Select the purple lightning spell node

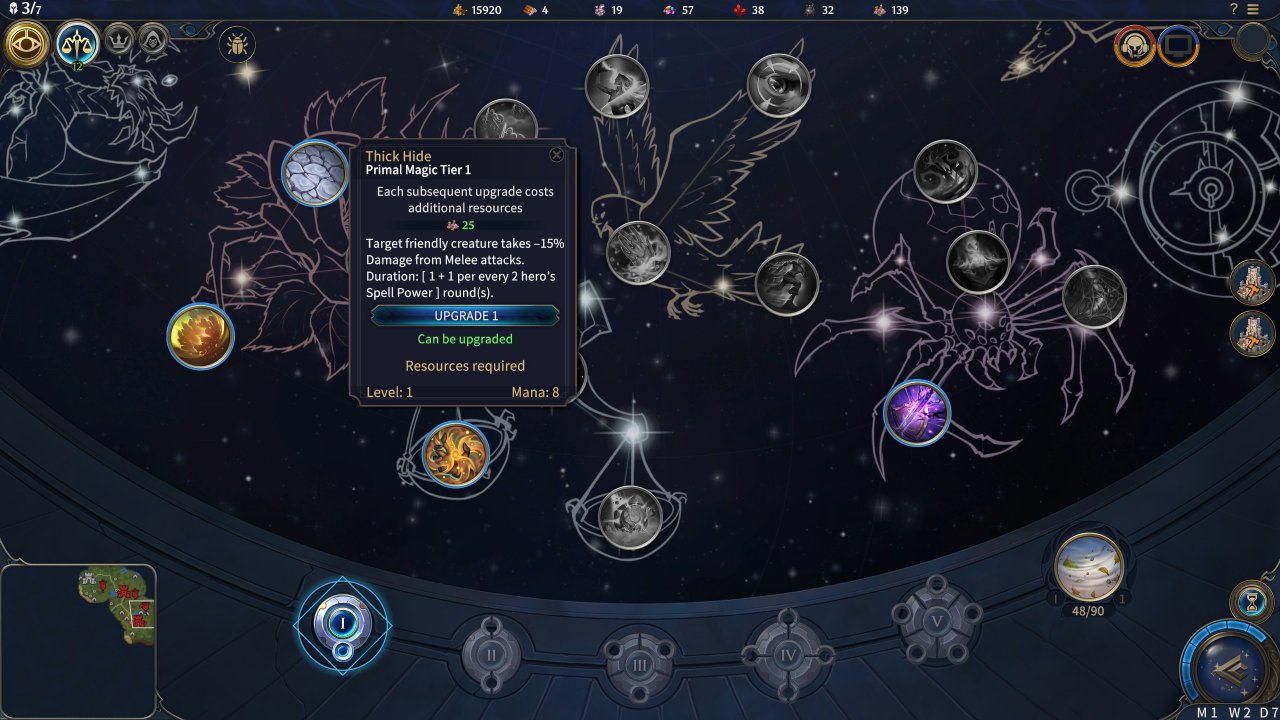click(916, 412)
